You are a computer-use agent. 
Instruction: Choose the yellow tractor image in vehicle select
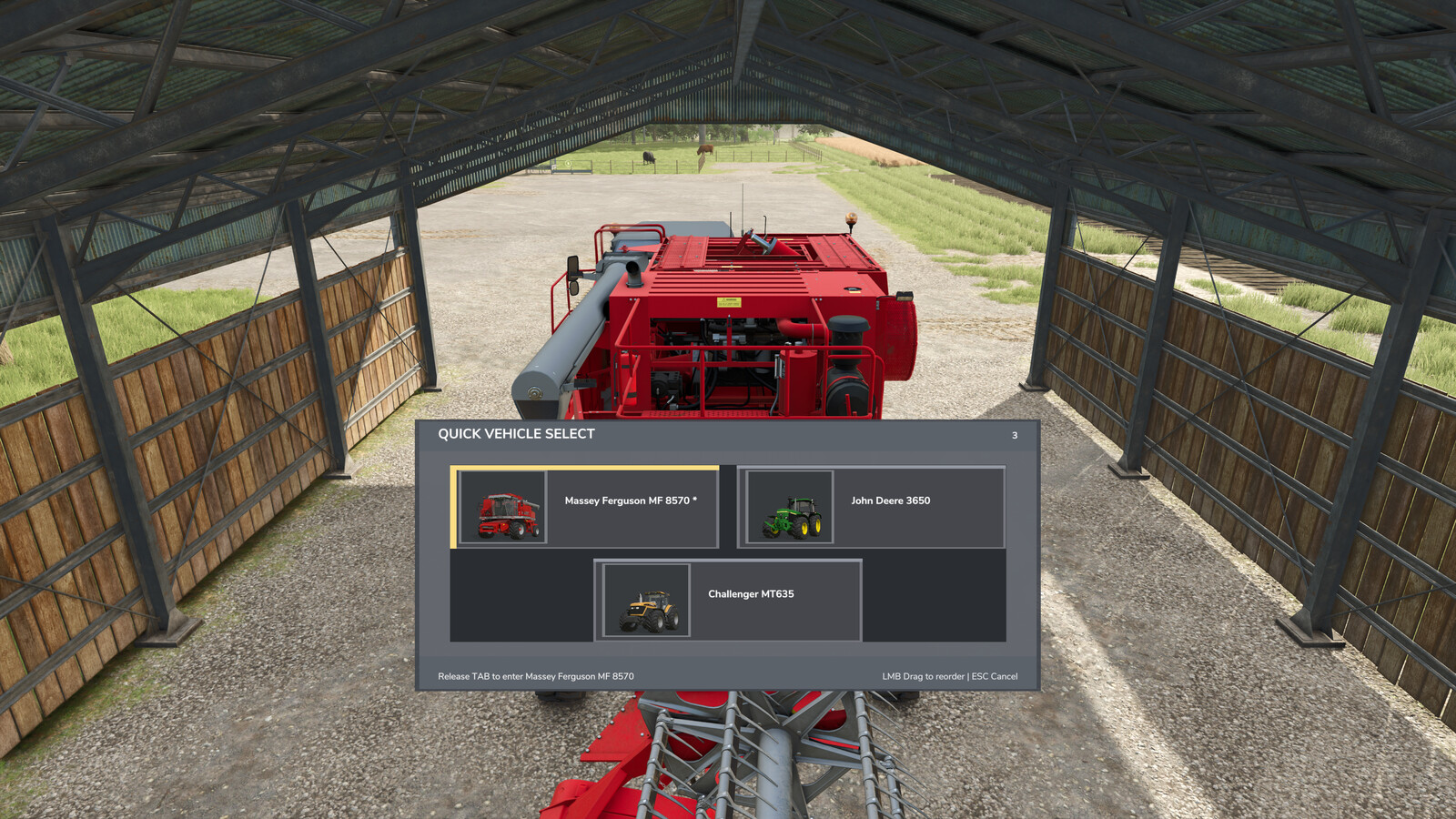644,601
